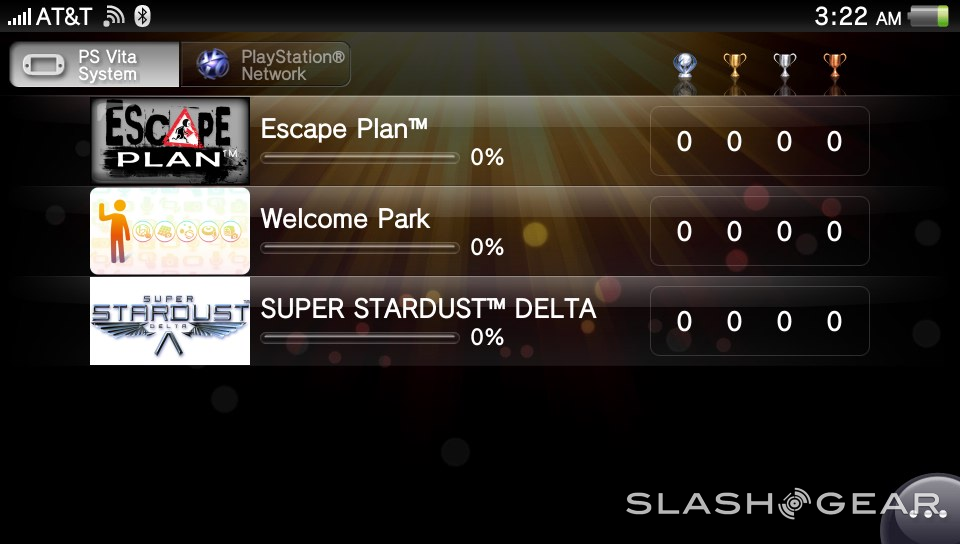The image size is (960, 544).
Task: Click the Welcome Park game thumbnail
Action: click(x=170, y=231)
